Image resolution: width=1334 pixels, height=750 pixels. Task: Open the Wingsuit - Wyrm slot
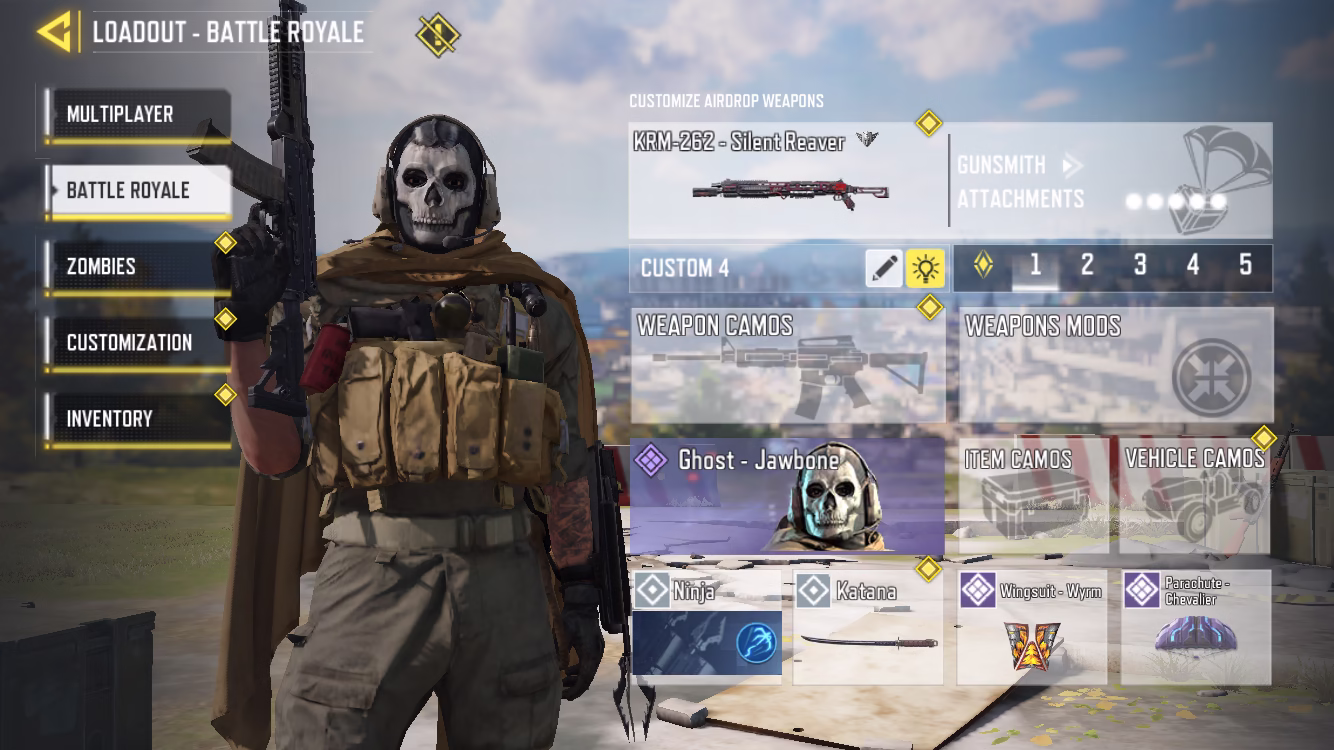pos(1031,627)
